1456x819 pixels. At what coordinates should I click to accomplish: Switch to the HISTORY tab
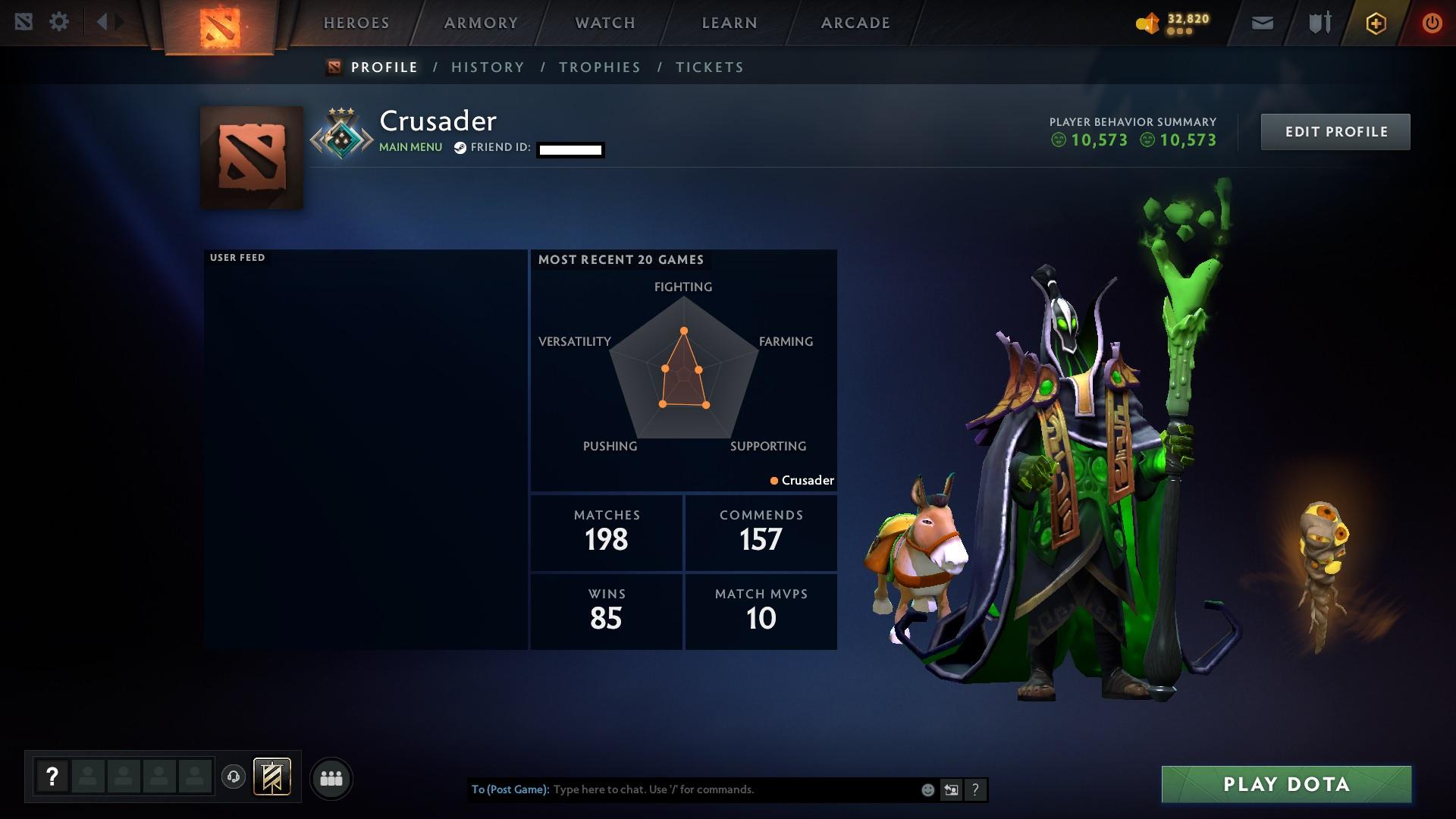[x=487, y=67]
